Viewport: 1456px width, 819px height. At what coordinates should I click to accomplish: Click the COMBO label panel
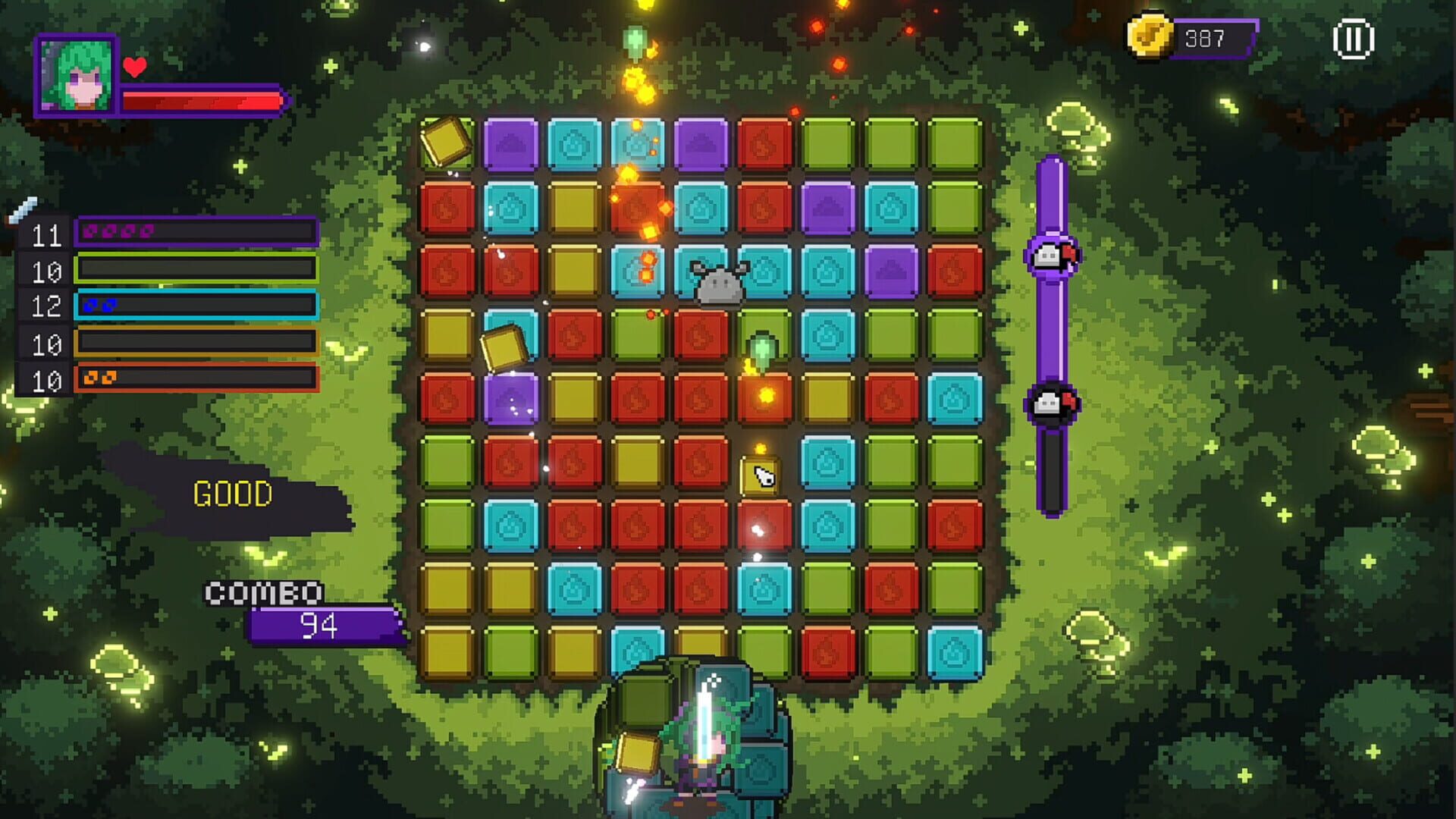click(x=262, y=592)
